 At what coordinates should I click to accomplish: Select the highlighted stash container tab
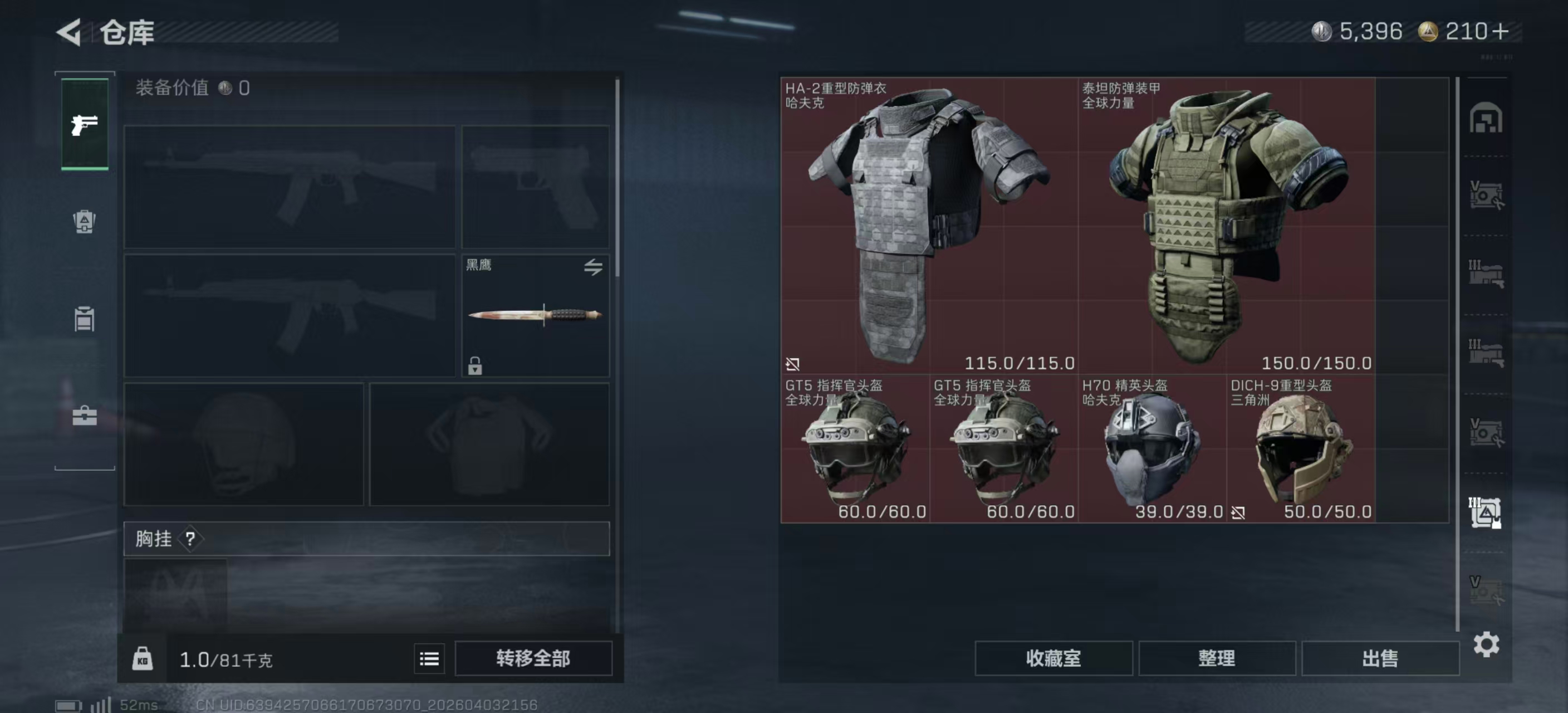pyautogui.click(x=1485, y=512)
